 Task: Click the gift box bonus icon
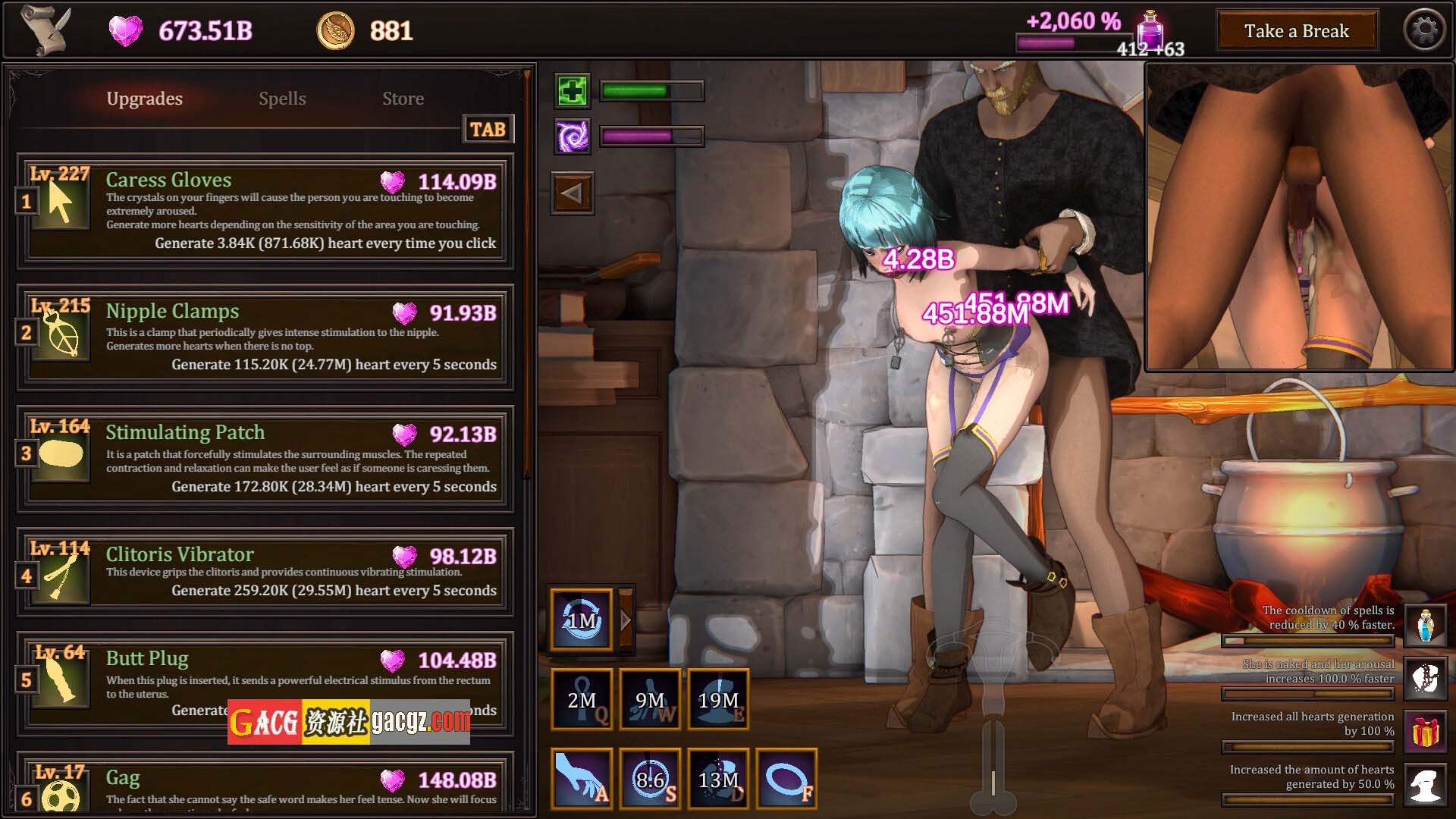(1425, 732)
